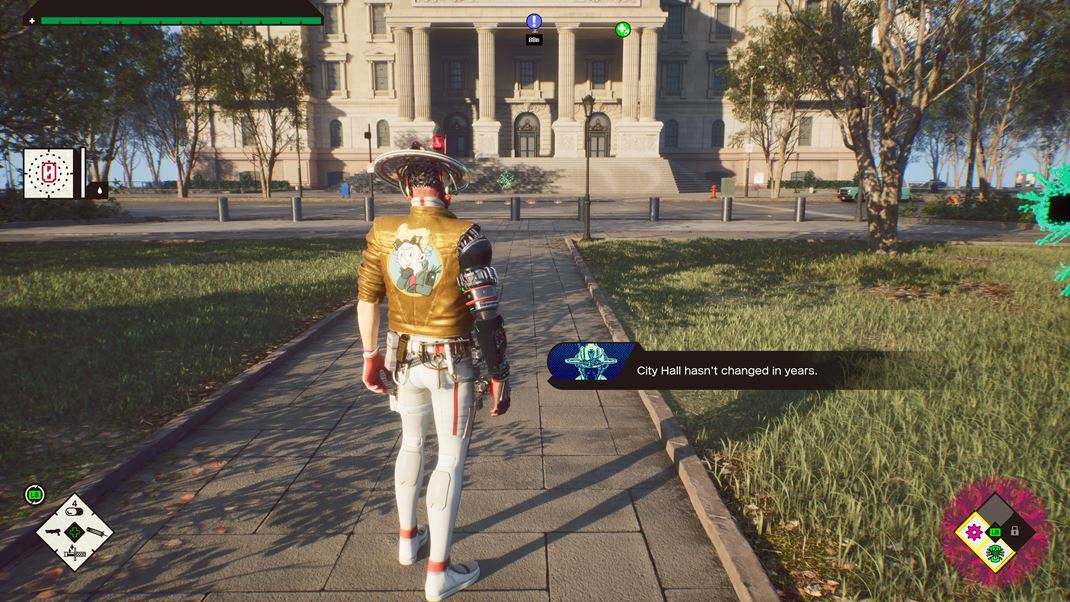Select the green cross waypoint marker
The width and height of the screenshot is (1070, 602).
pos(623,30)
